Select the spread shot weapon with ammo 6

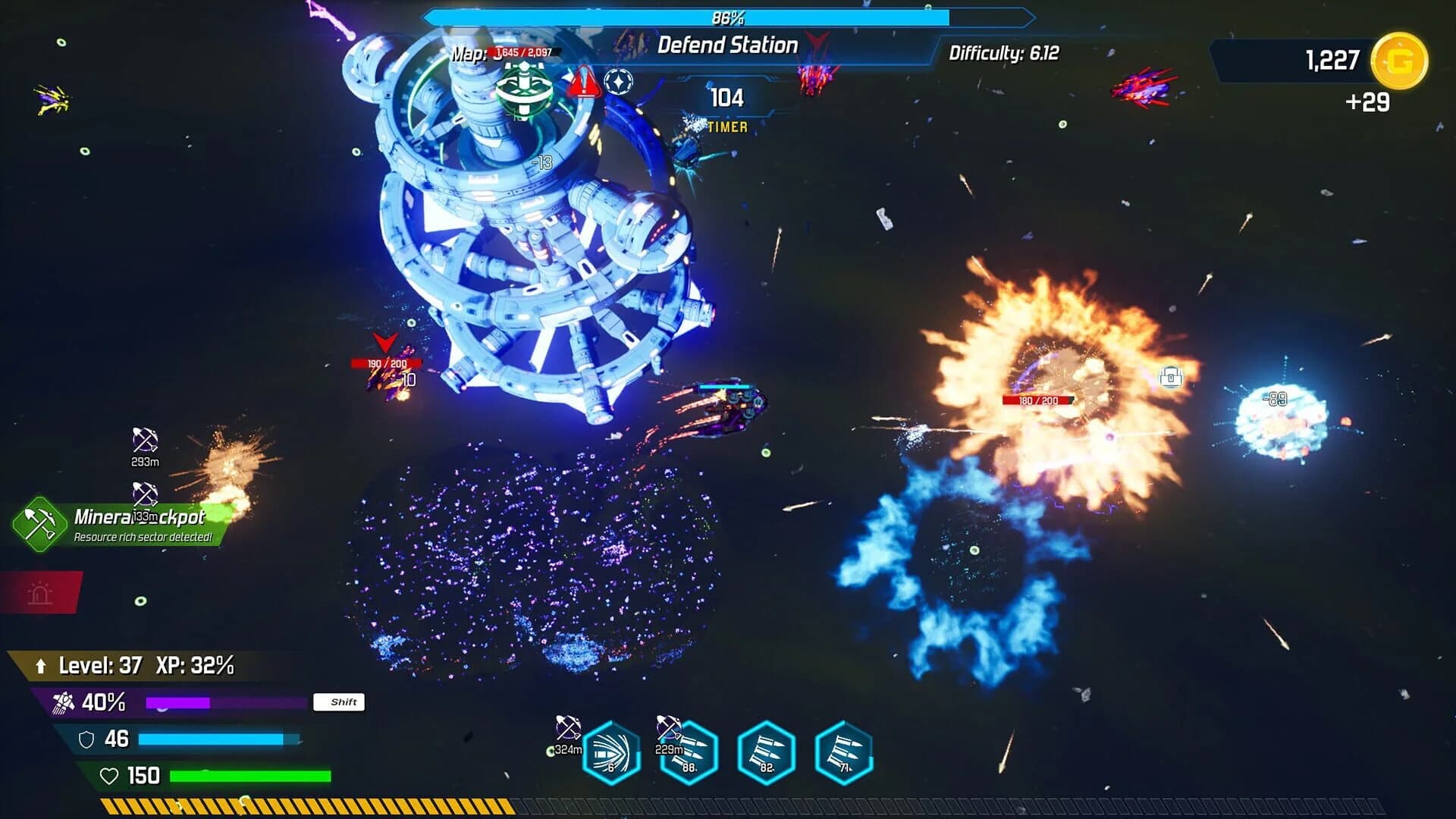(611, 752)
